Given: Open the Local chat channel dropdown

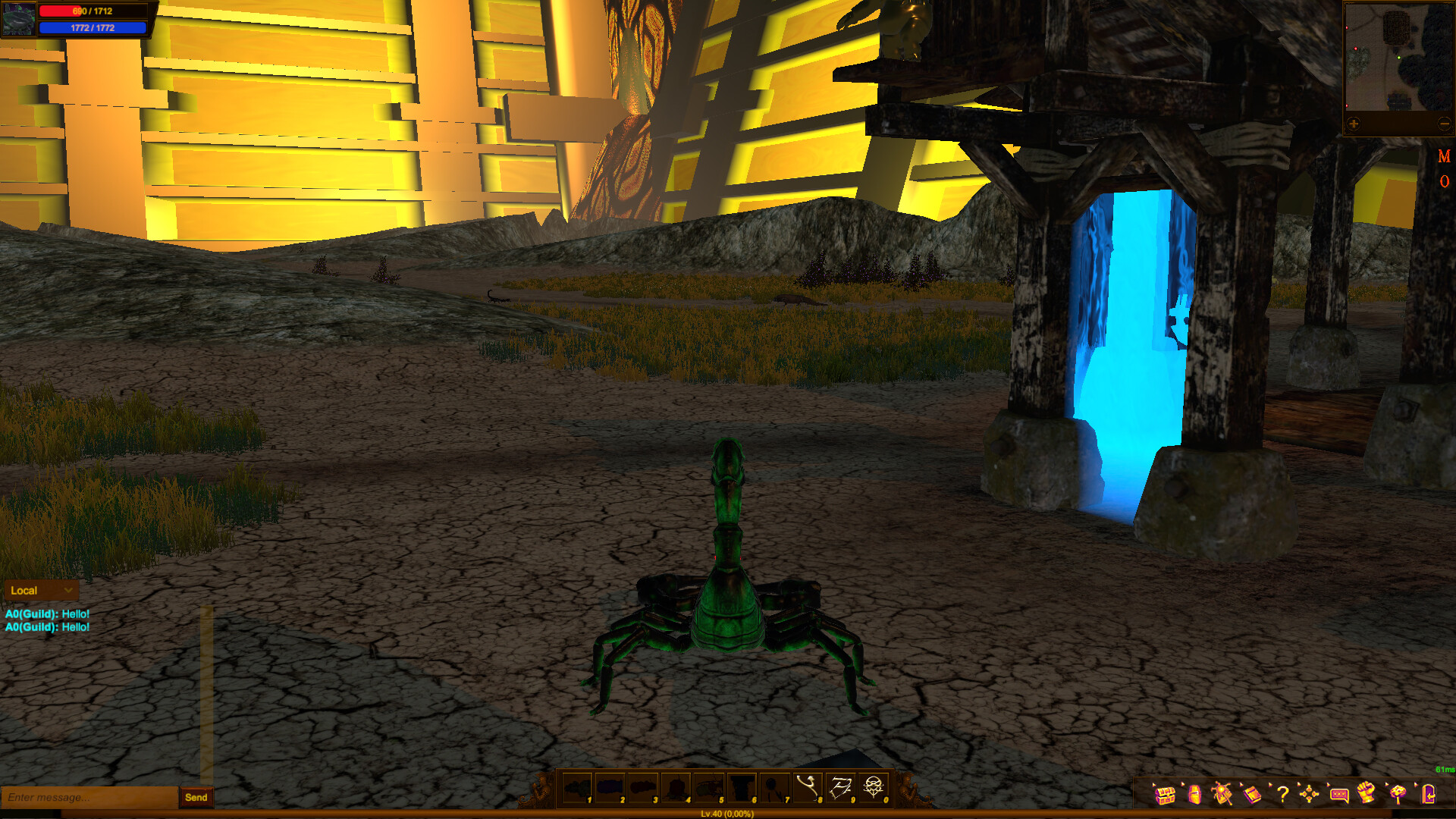Looking at the screenshot, I should tap(42, 590).
